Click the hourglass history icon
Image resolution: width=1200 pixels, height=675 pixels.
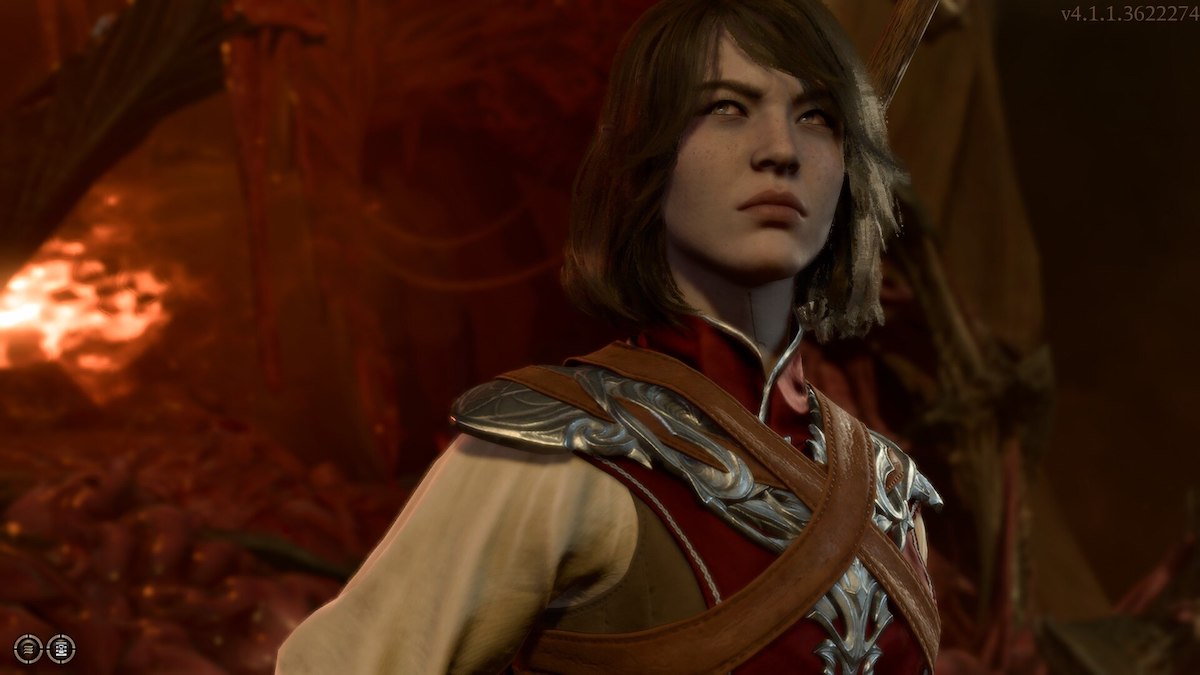(x=61, y=649)
